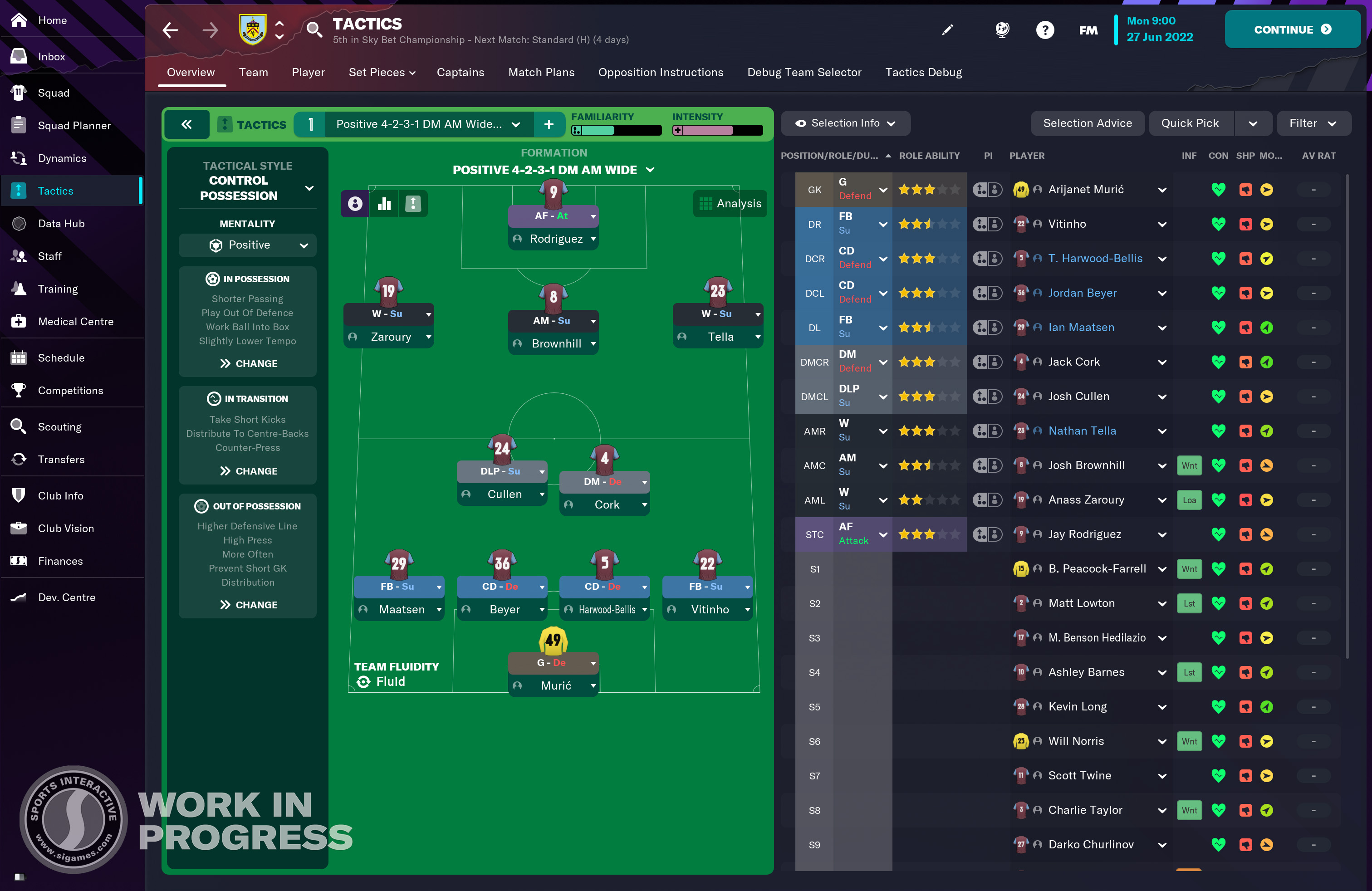The height and width of the screenshot is (891, 1372).
Task: Click the Continue button
Action: point(1291,29)
